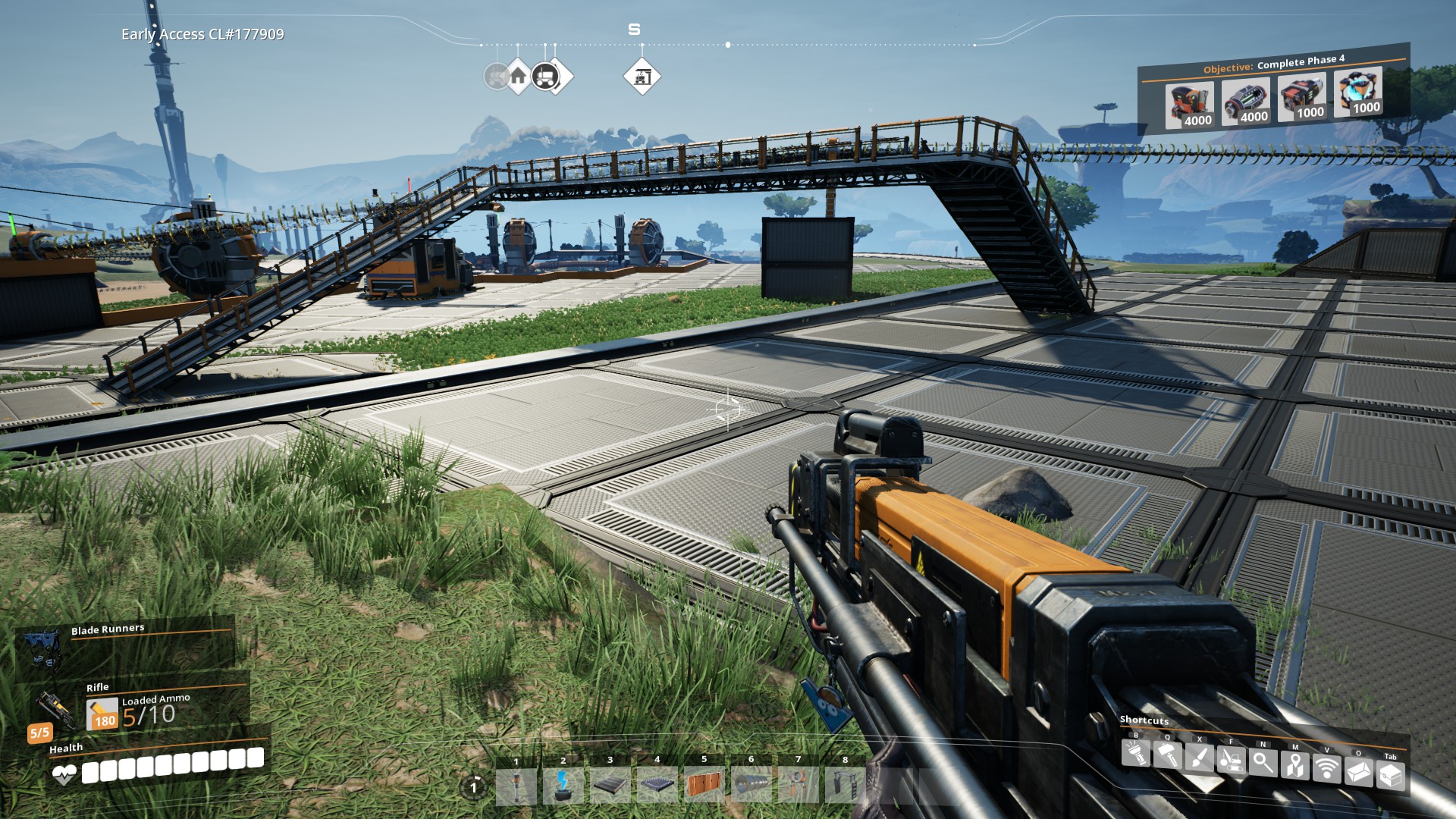The image size is (1456, 819).
Task: Click the Blade Runners equipment icon
Action: [x=42, y=650]
